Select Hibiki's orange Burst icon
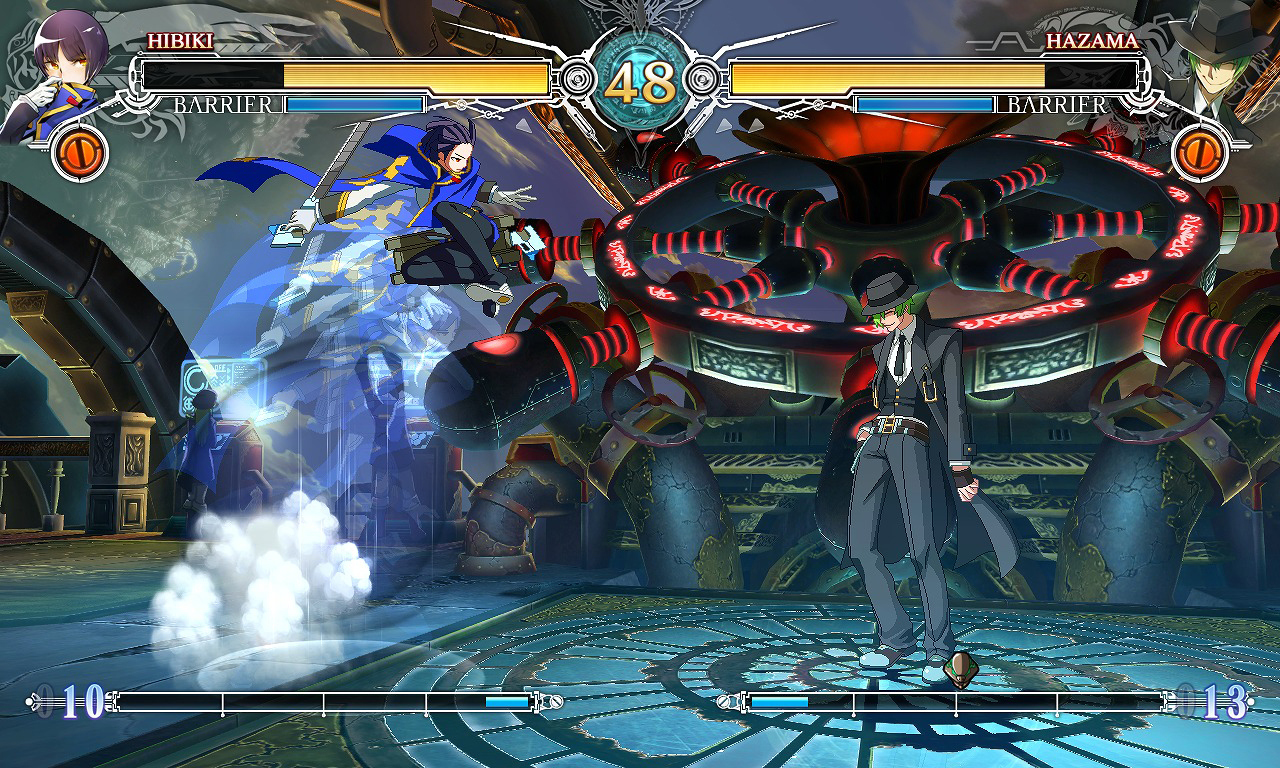 pos(80,152)
